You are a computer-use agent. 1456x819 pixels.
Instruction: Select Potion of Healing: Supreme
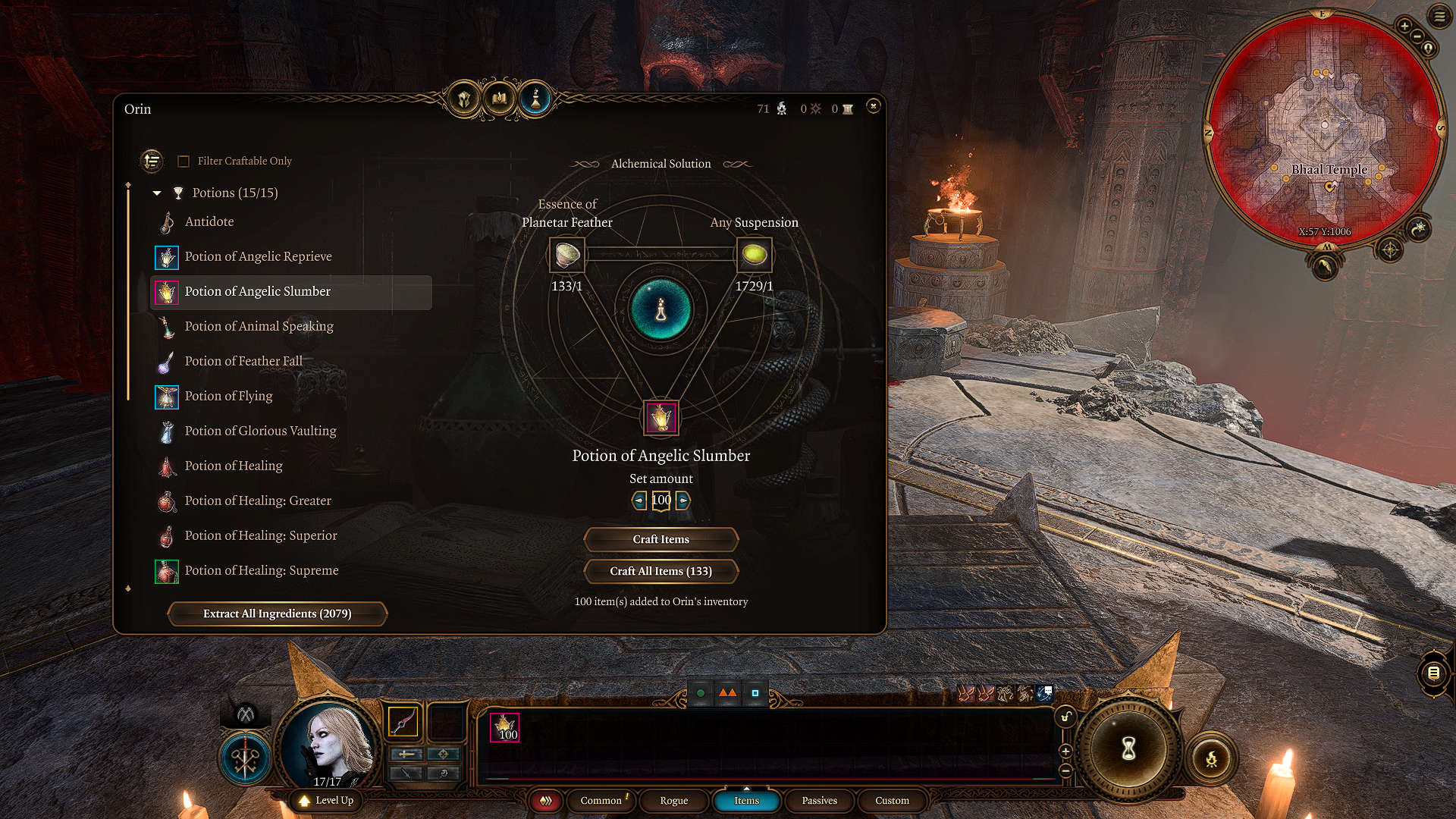coord(261,570)
